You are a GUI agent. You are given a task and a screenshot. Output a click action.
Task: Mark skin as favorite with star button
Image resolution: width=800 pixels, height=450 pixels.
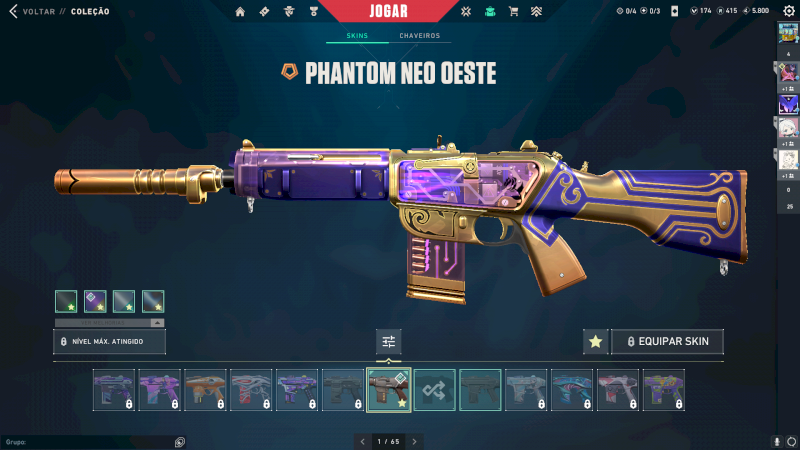pos(595,342)
